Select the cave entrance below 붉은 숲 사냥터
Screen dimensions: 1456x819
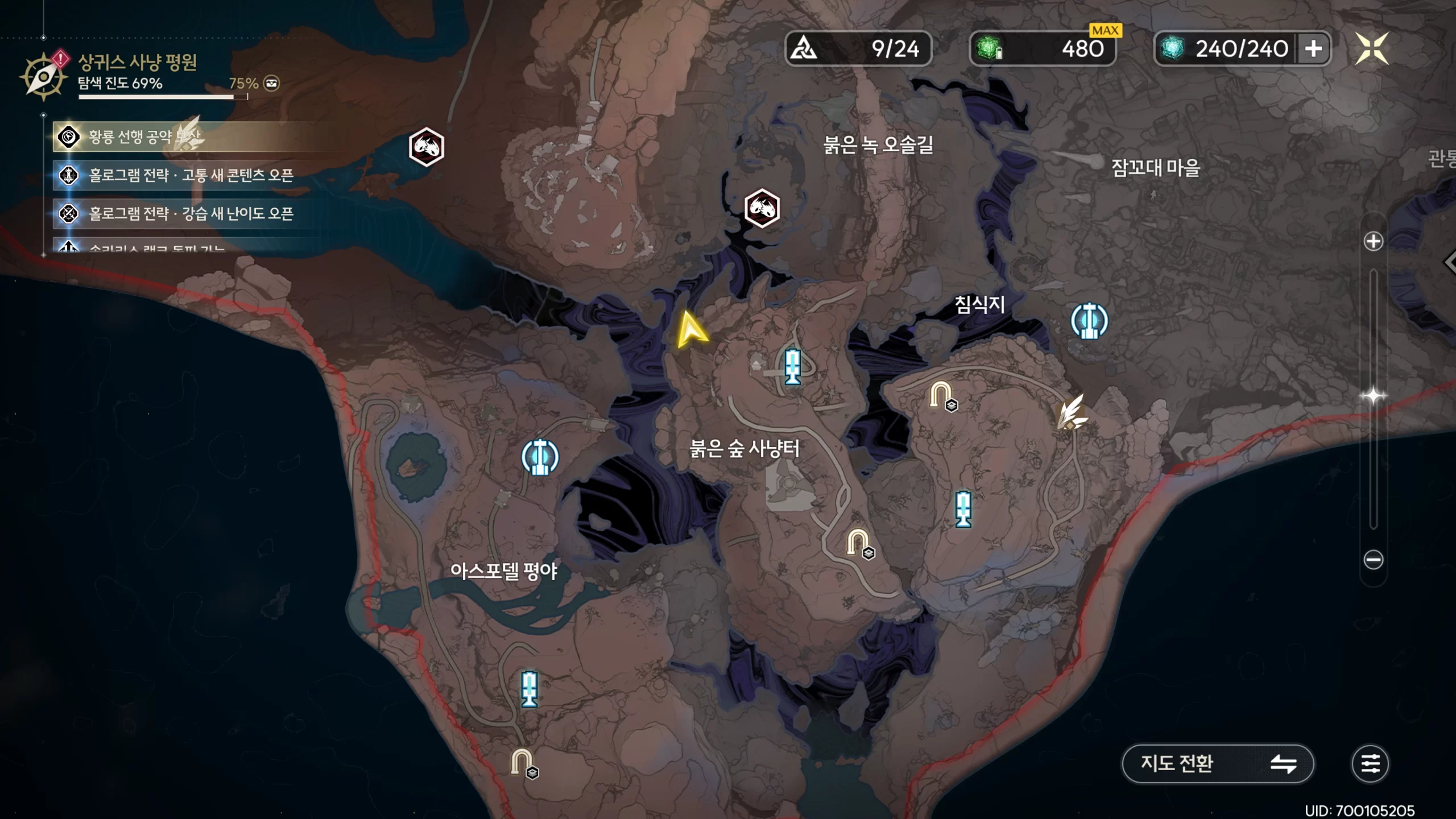pyautogui.click(x=859, y=544)
